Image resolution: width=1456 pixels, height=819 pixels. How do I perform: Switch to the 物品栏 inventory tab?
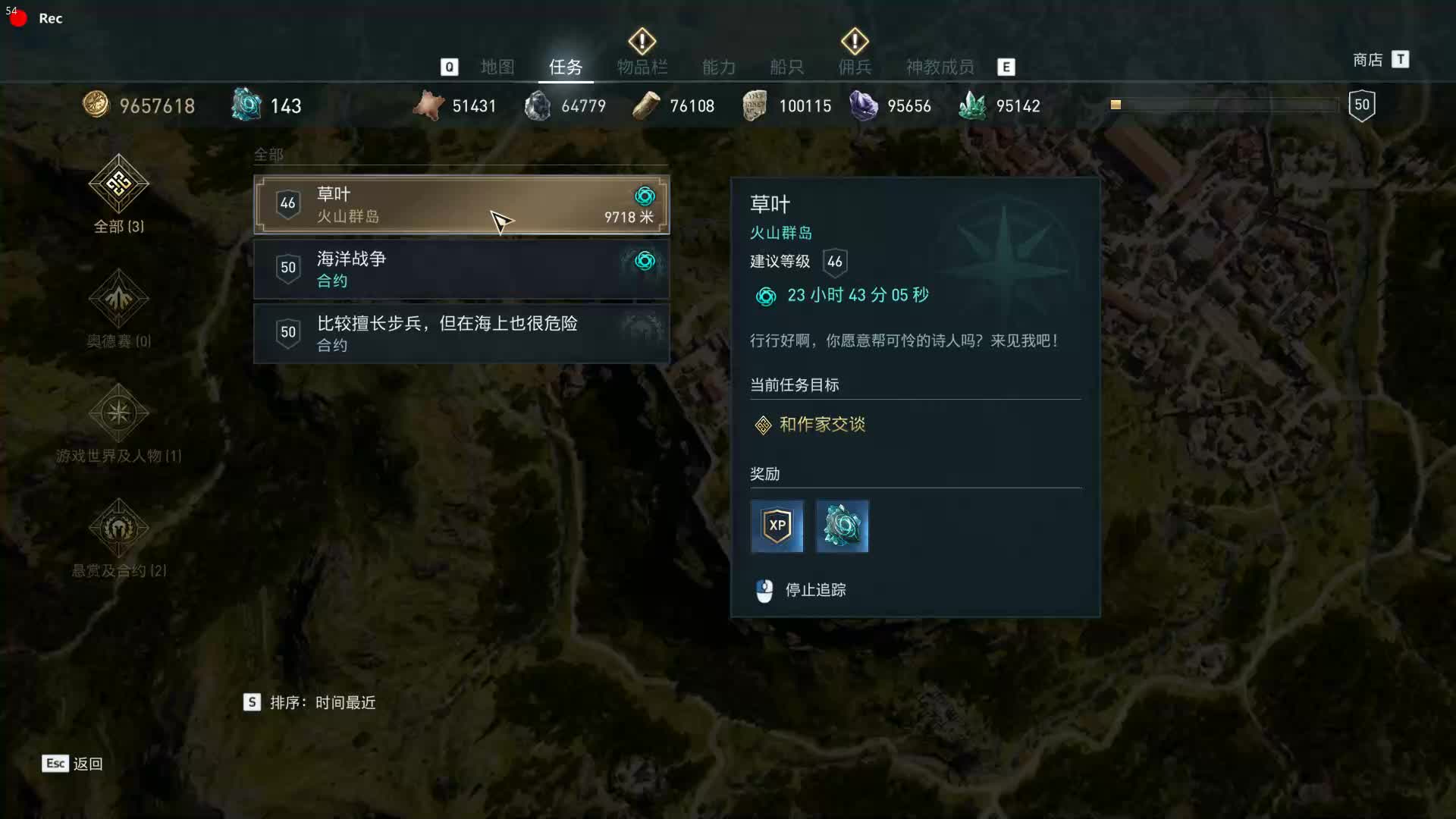[642, 67]
